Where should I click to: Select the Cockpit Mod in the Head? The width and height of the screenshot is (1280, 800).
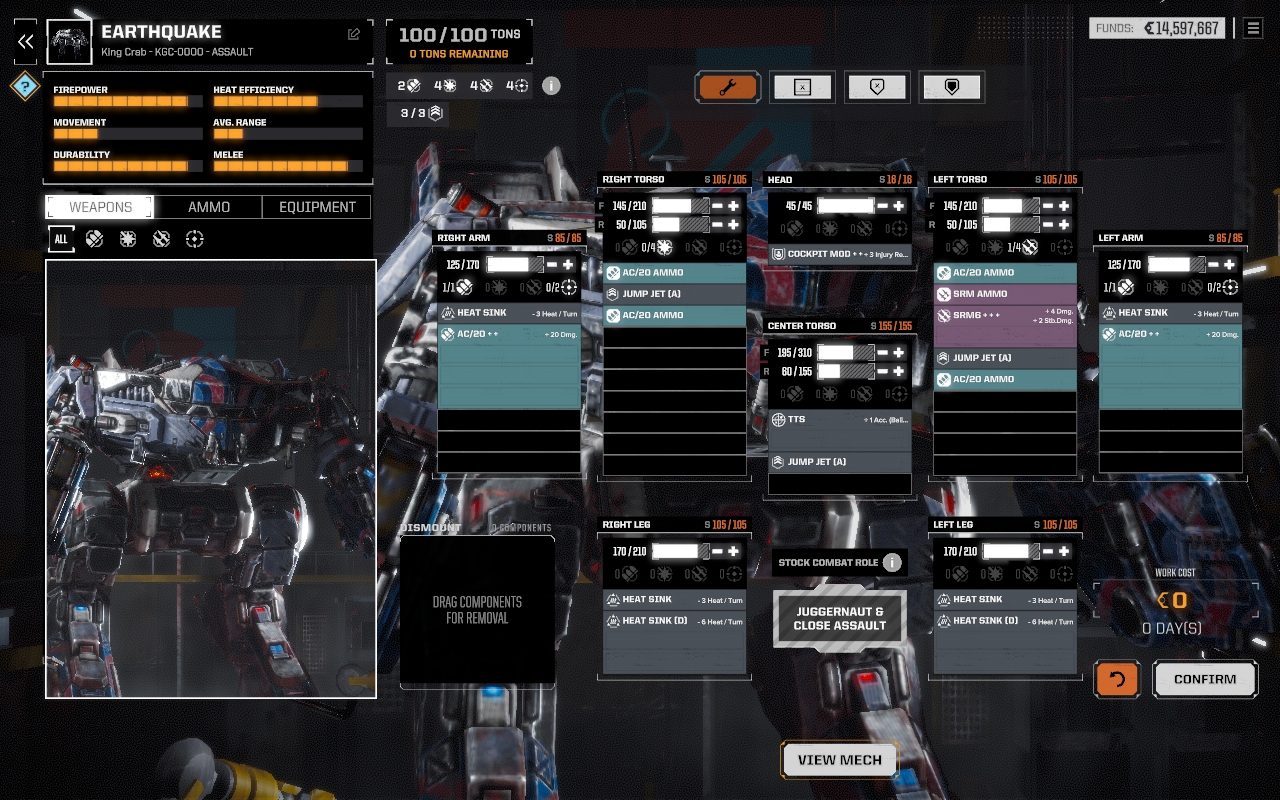click(840, 254)
